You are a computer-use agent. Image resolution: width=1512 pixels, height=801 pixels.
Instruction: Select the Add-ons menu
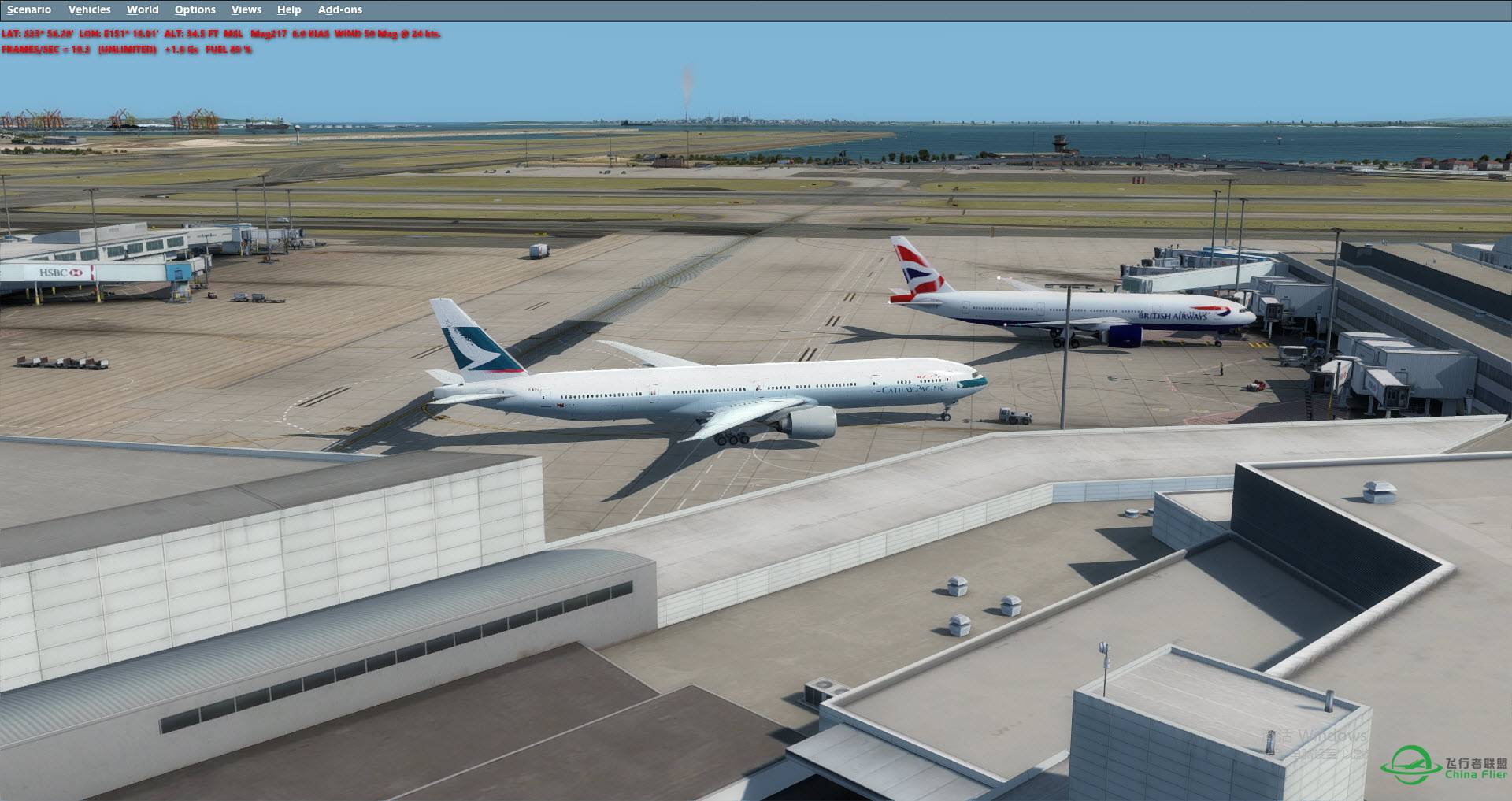[x=340, y=9]
